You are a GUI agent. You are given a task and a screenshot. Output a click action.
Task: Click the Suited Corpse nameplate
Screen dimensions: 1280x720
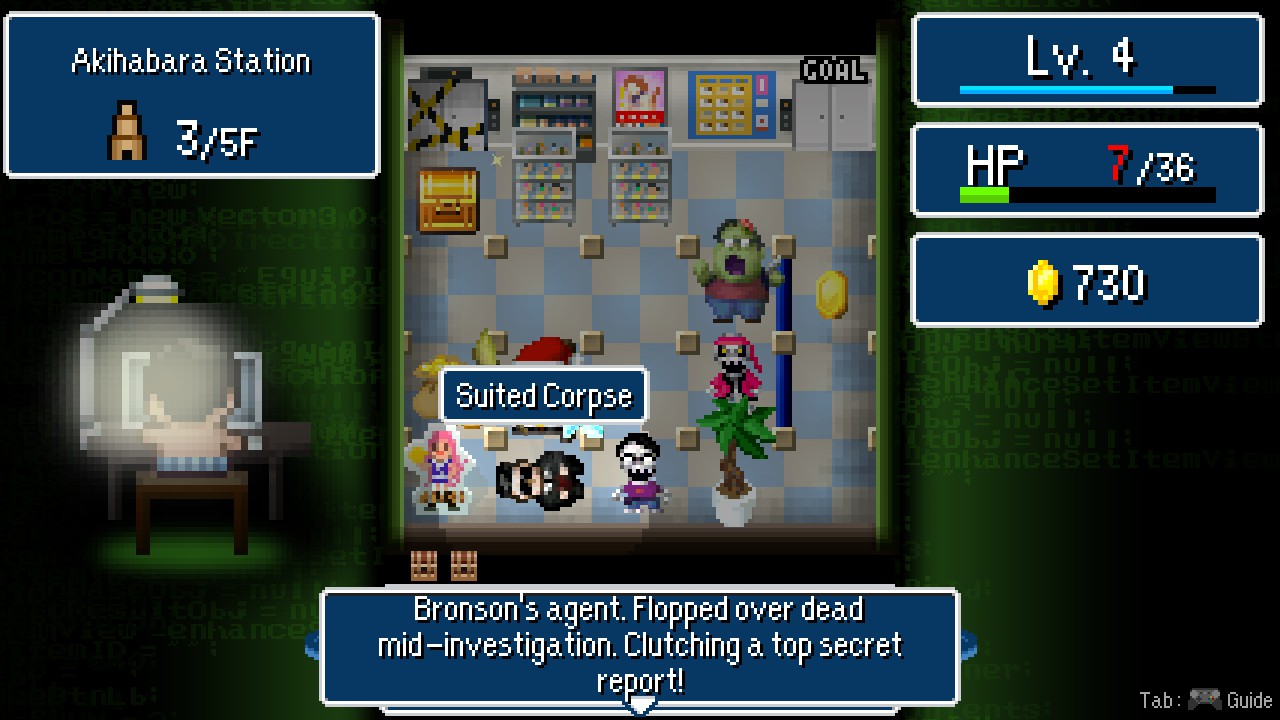click(x=543, y=395)
